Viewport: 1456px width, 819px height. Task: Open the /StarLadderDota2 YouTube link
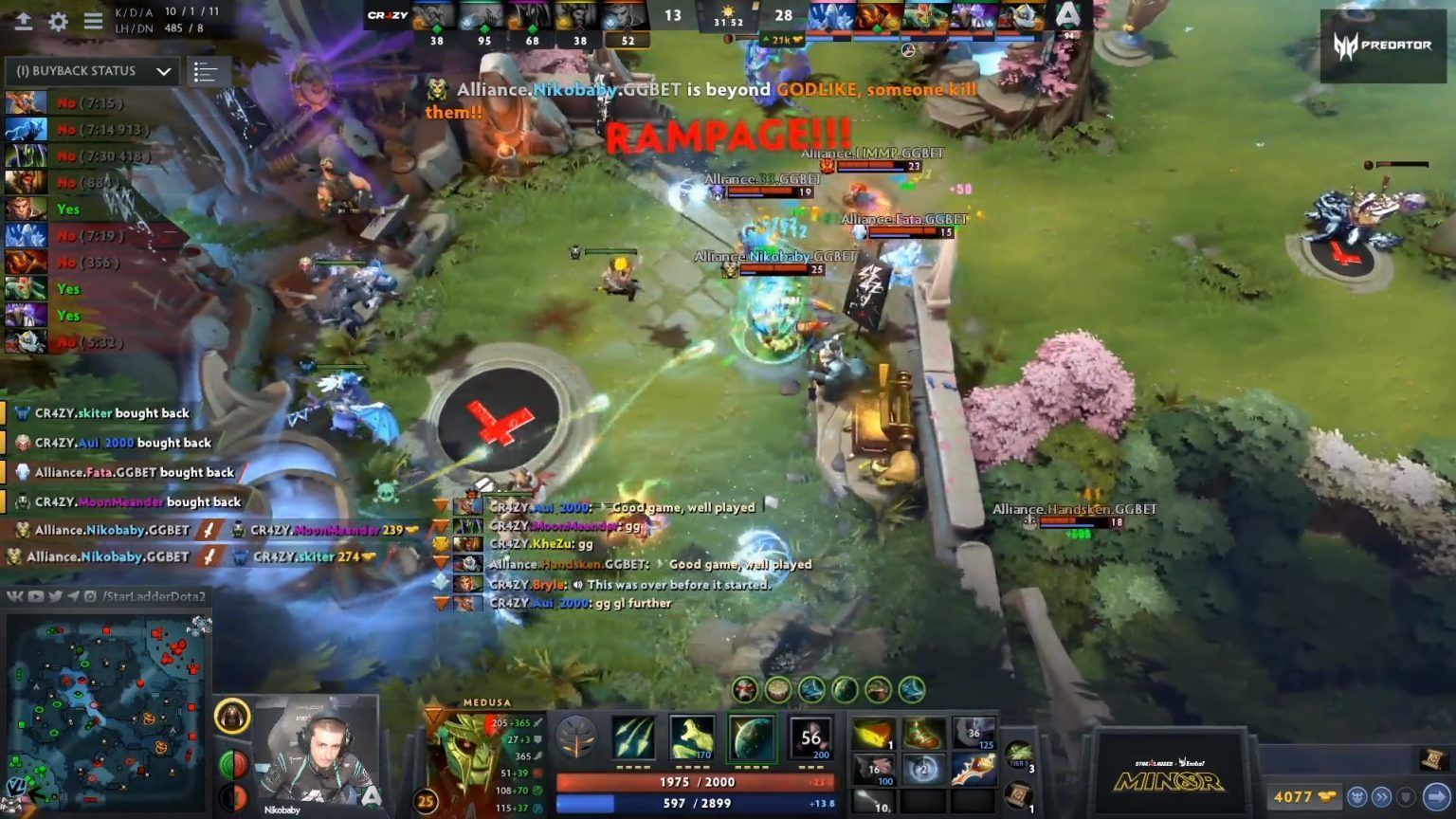click(34, 597)
